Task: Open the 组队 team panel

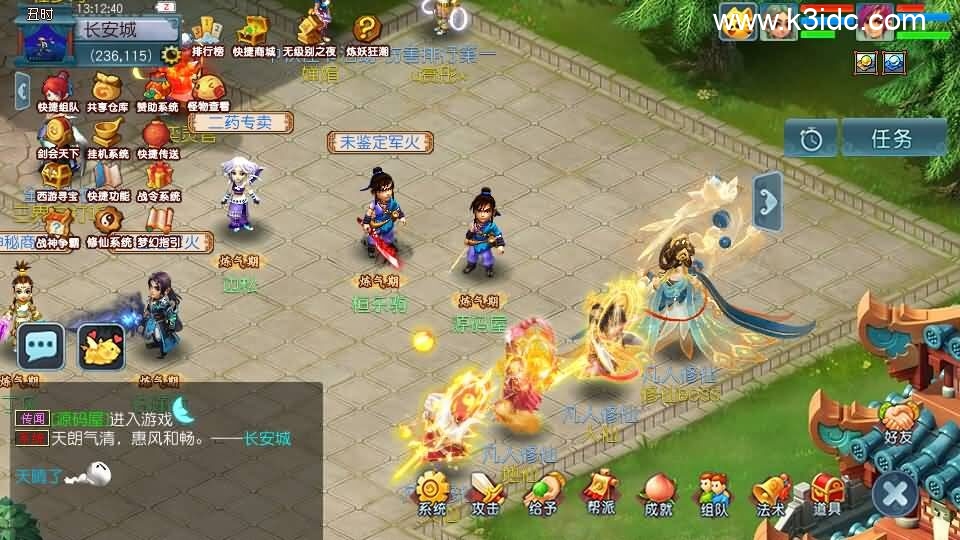Action: (x=713, y=490)
